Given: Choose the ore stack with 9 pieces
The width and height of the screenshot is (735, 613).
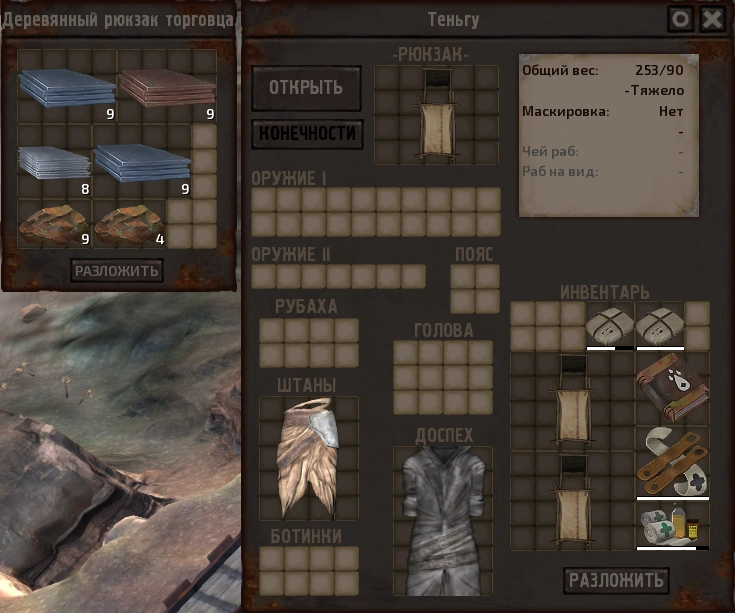Looking at the screenshot, I should (x=54, y=224).
